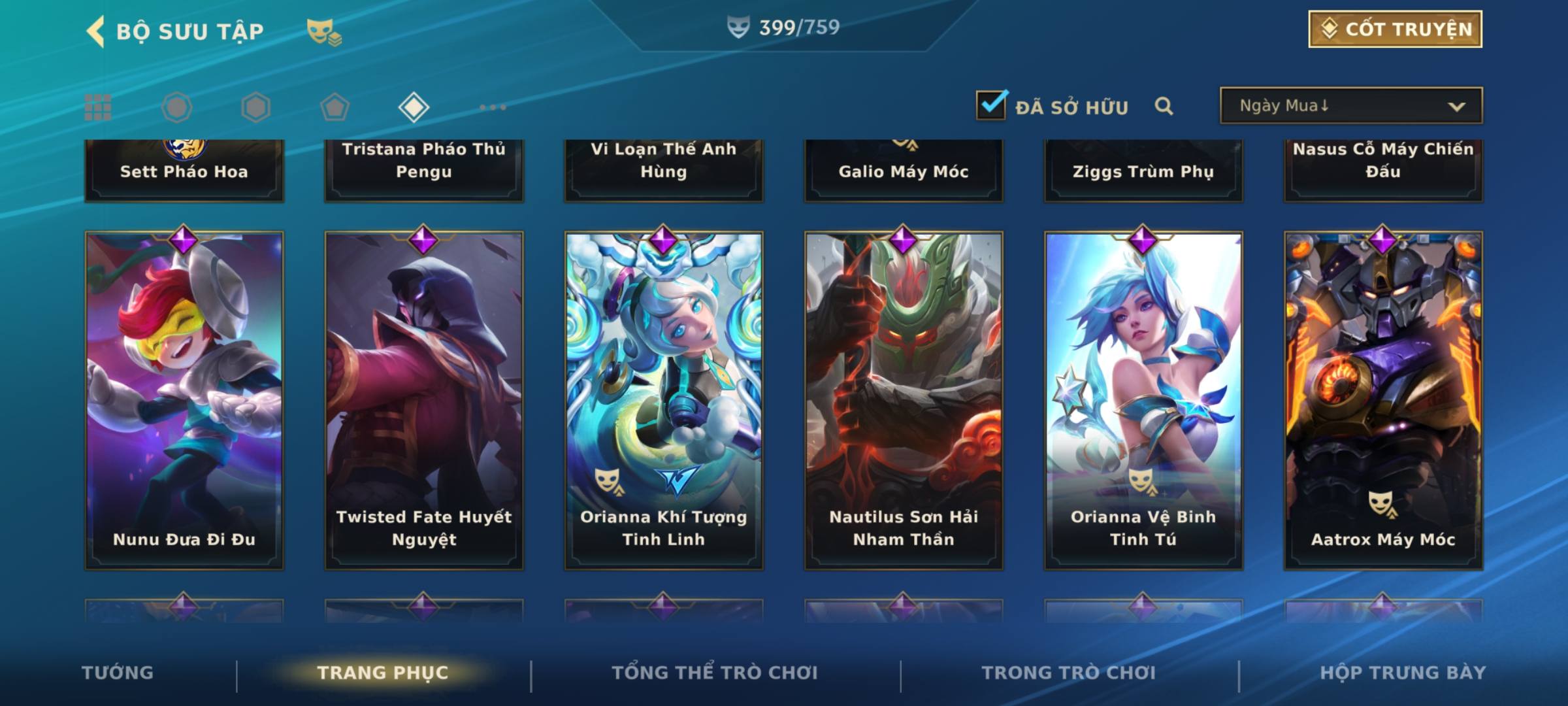Choose the diamond rarity filter icon
This screenshot has height=706, width=1568.
[x=414, y=107]
